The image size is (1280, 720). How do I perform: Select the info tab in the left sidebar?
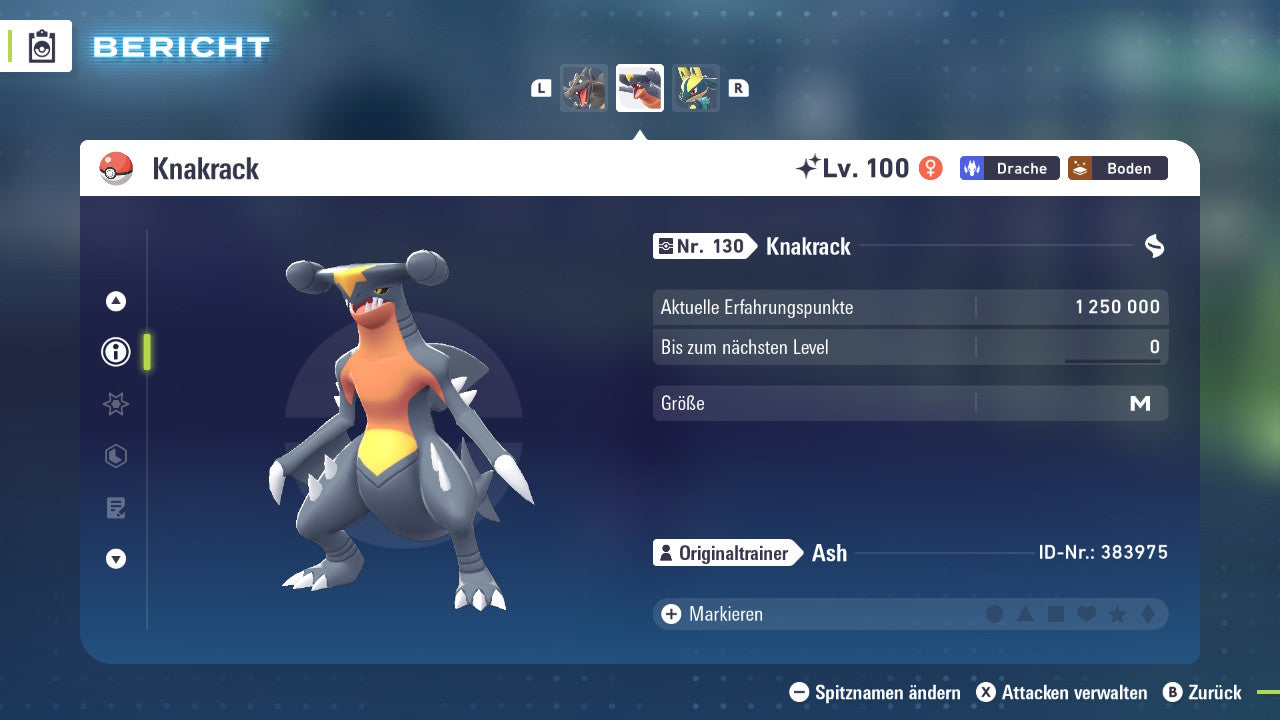point(115,352)
